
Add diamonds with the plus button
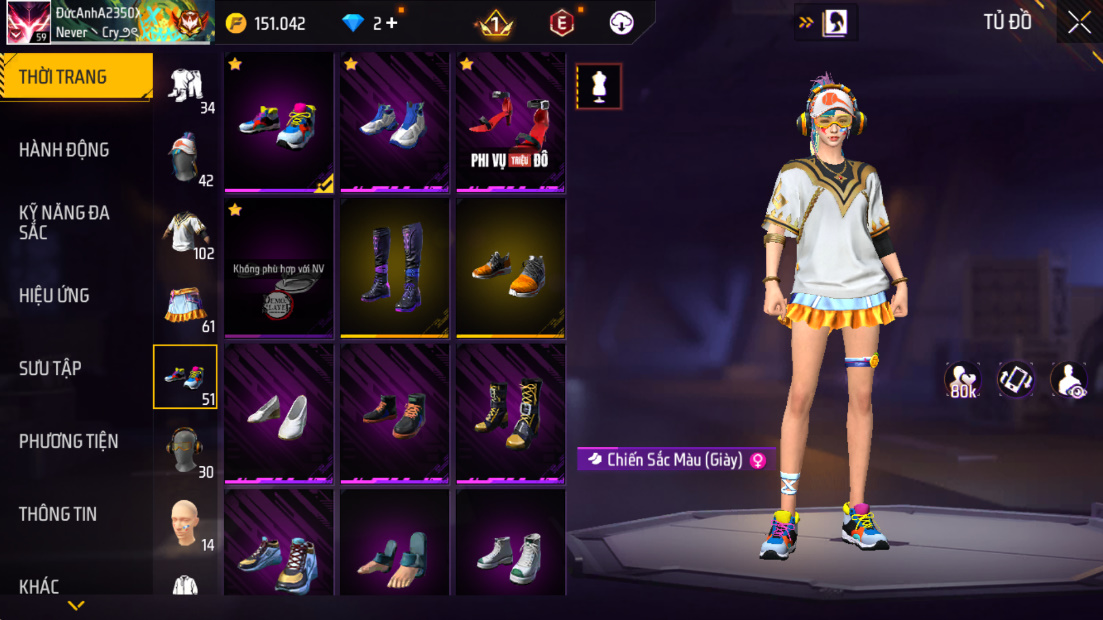(x=391, y=23)
